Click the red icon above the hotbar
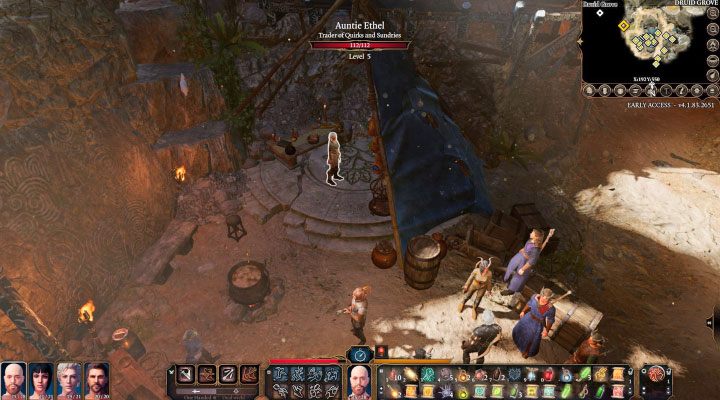 (x=381, y=353)
